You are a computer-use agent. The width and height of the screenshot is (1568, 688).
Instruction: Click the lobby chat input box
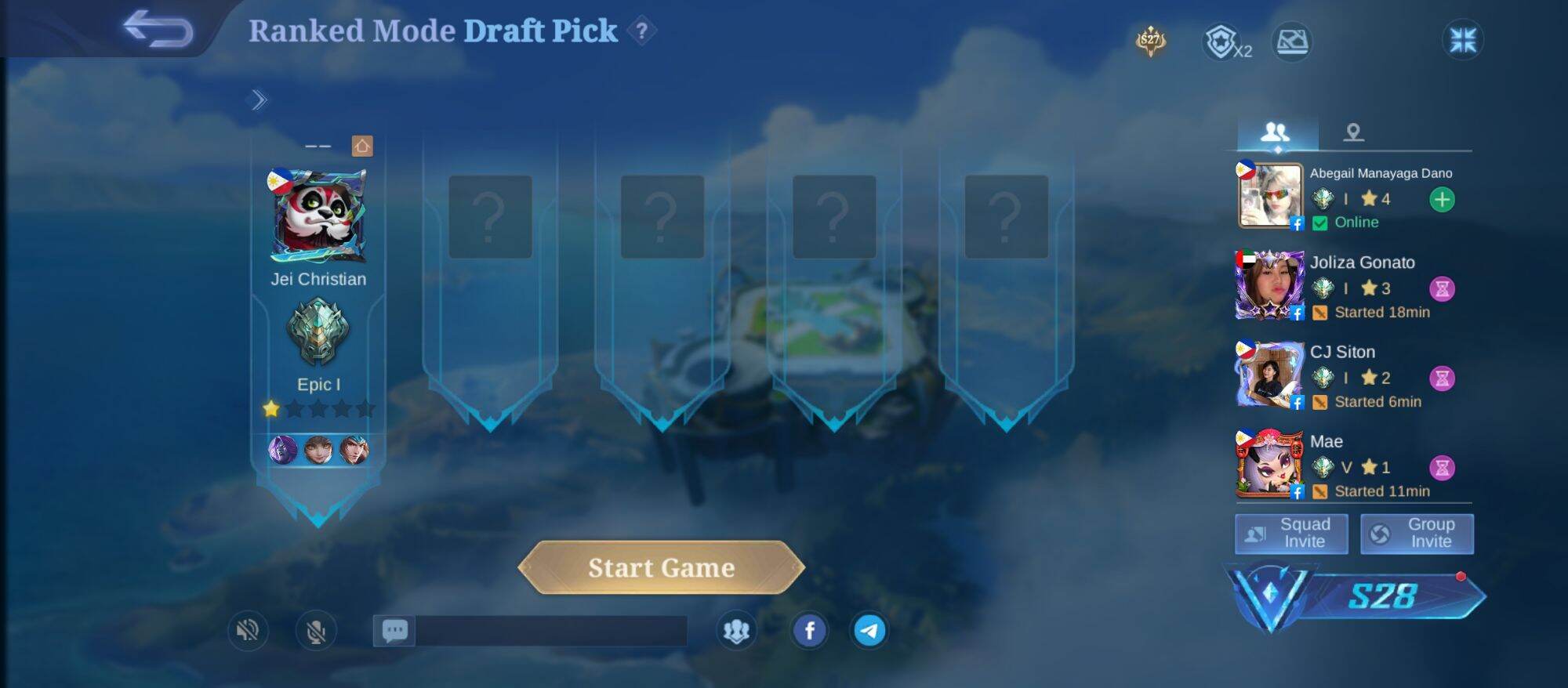coord(550,631)
